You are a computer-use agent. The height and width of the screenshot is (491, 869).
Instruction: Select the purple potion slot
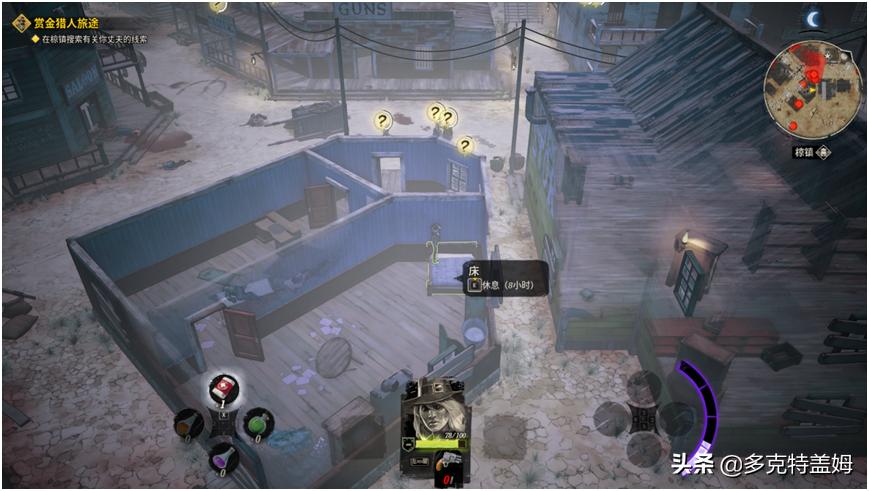coord(221,457)
